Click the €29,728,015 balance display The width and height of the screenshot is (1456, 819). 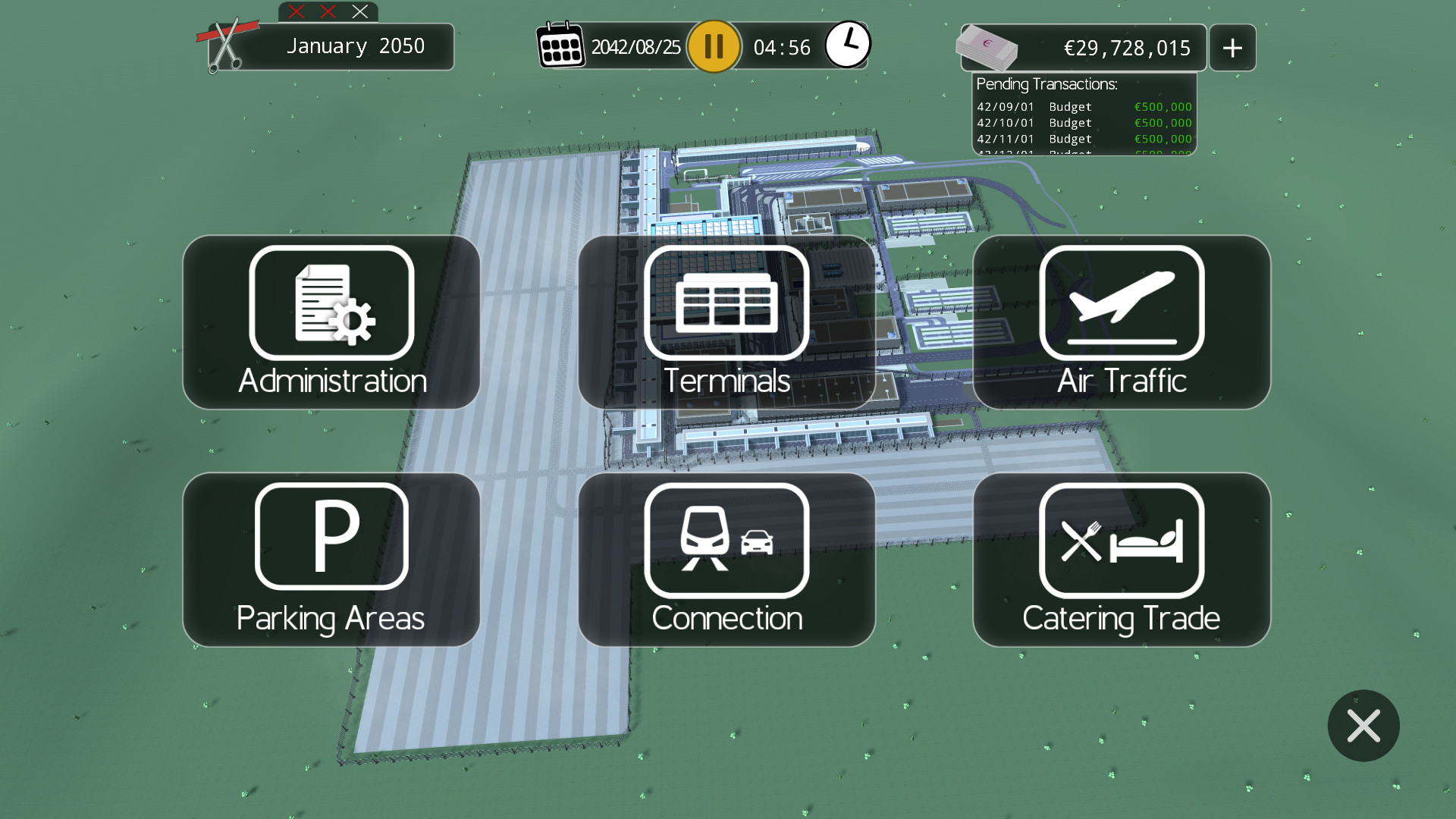tap(1122, 47)
